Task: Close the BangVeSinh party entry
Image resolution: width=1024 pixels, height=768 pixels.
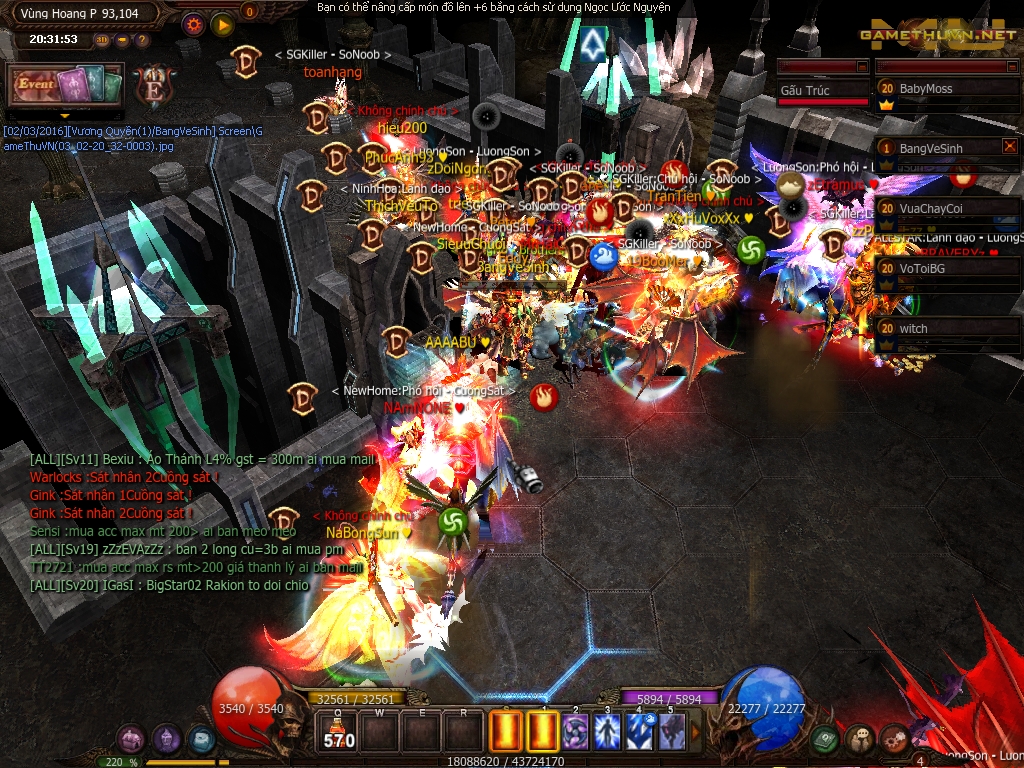Action: [1009, 146]
